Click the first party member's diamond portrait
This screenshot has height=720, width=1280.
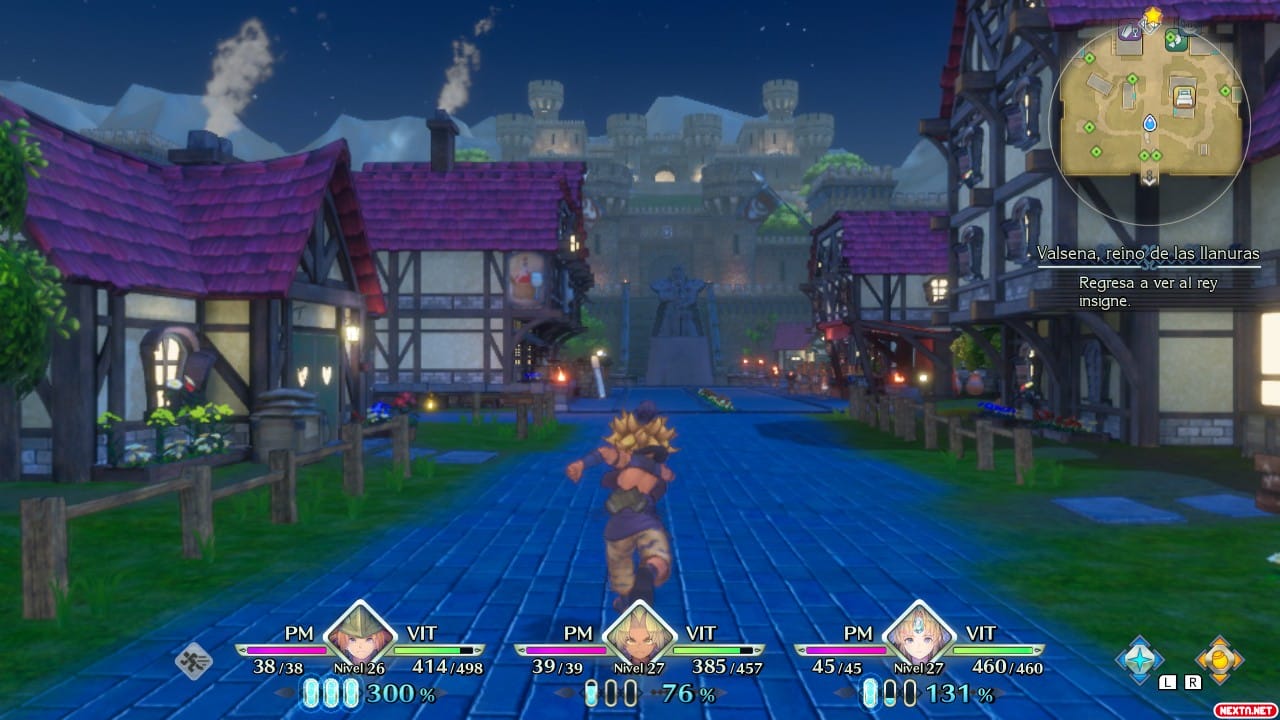(x=360, y=638)
